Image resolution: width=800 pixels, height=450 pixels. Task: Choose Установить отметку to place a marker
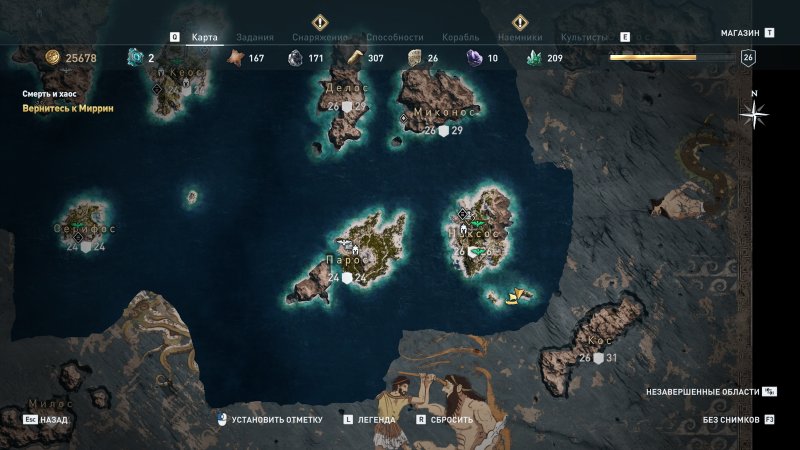270,420
